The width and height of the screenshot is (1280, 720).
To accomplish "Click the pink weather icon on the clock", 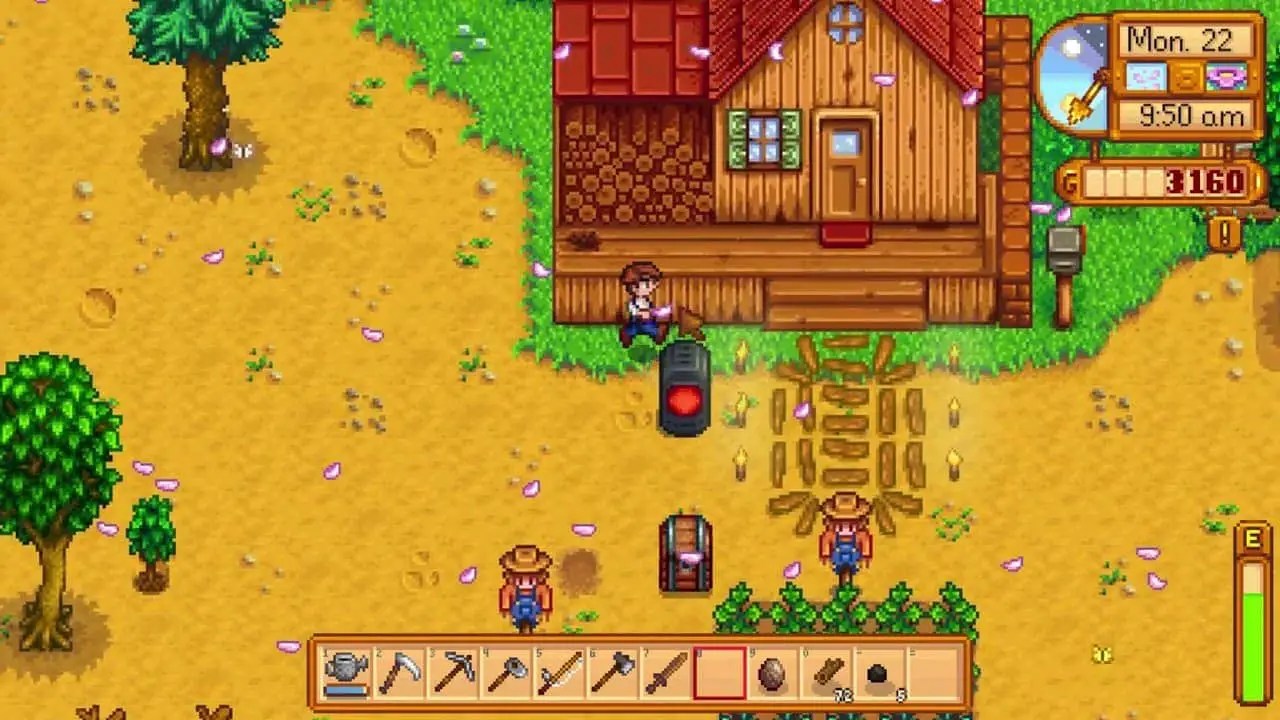I will 1145,75.
